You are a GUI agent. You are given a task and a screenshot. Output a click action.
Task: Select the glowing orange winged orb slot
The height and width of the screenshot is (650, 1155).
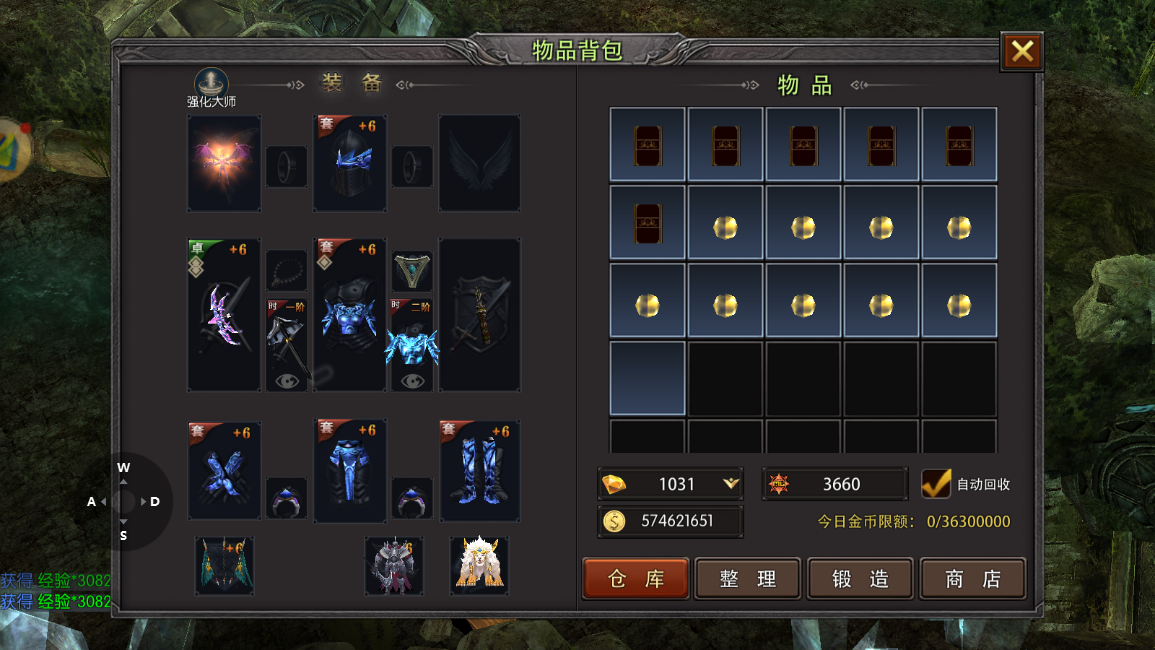coord(224,163)
